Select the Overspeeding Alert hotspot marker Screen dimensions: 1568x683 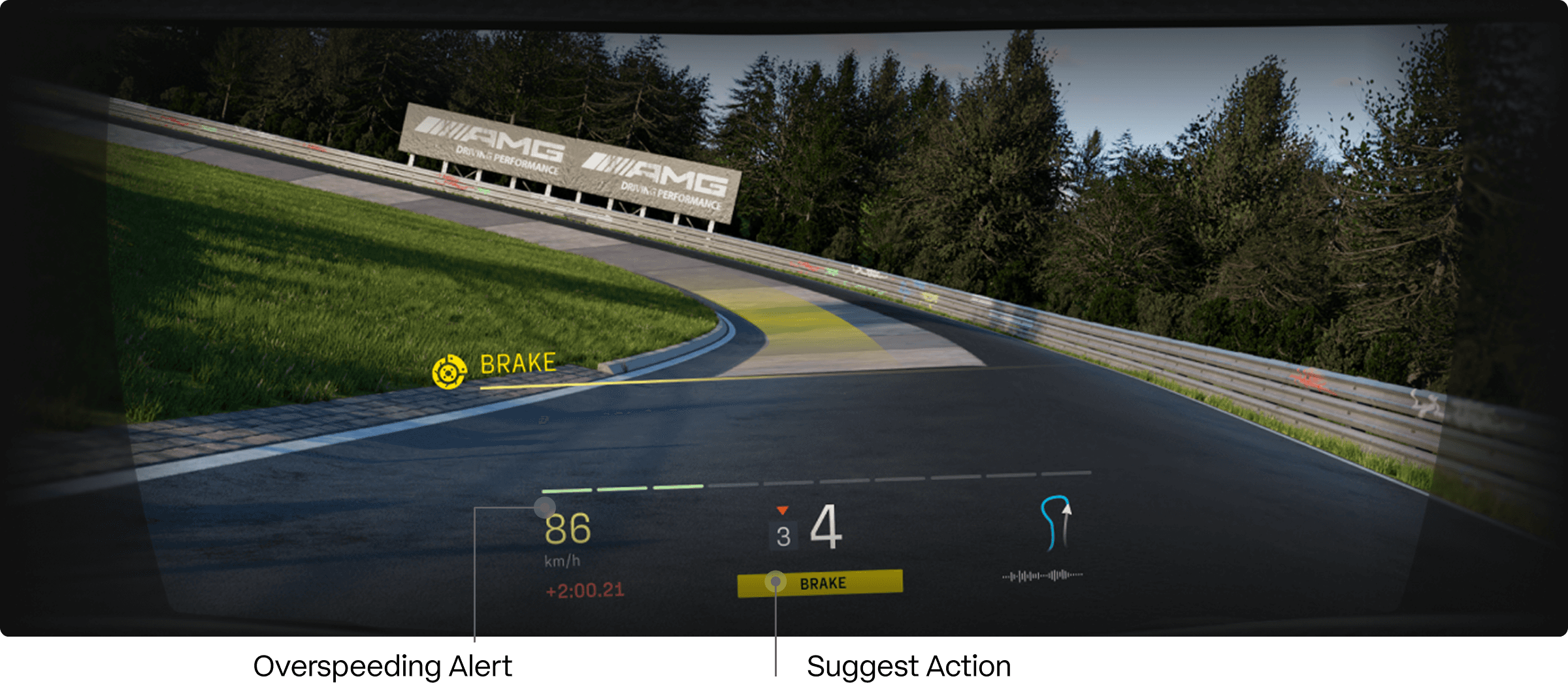(544, 507)
